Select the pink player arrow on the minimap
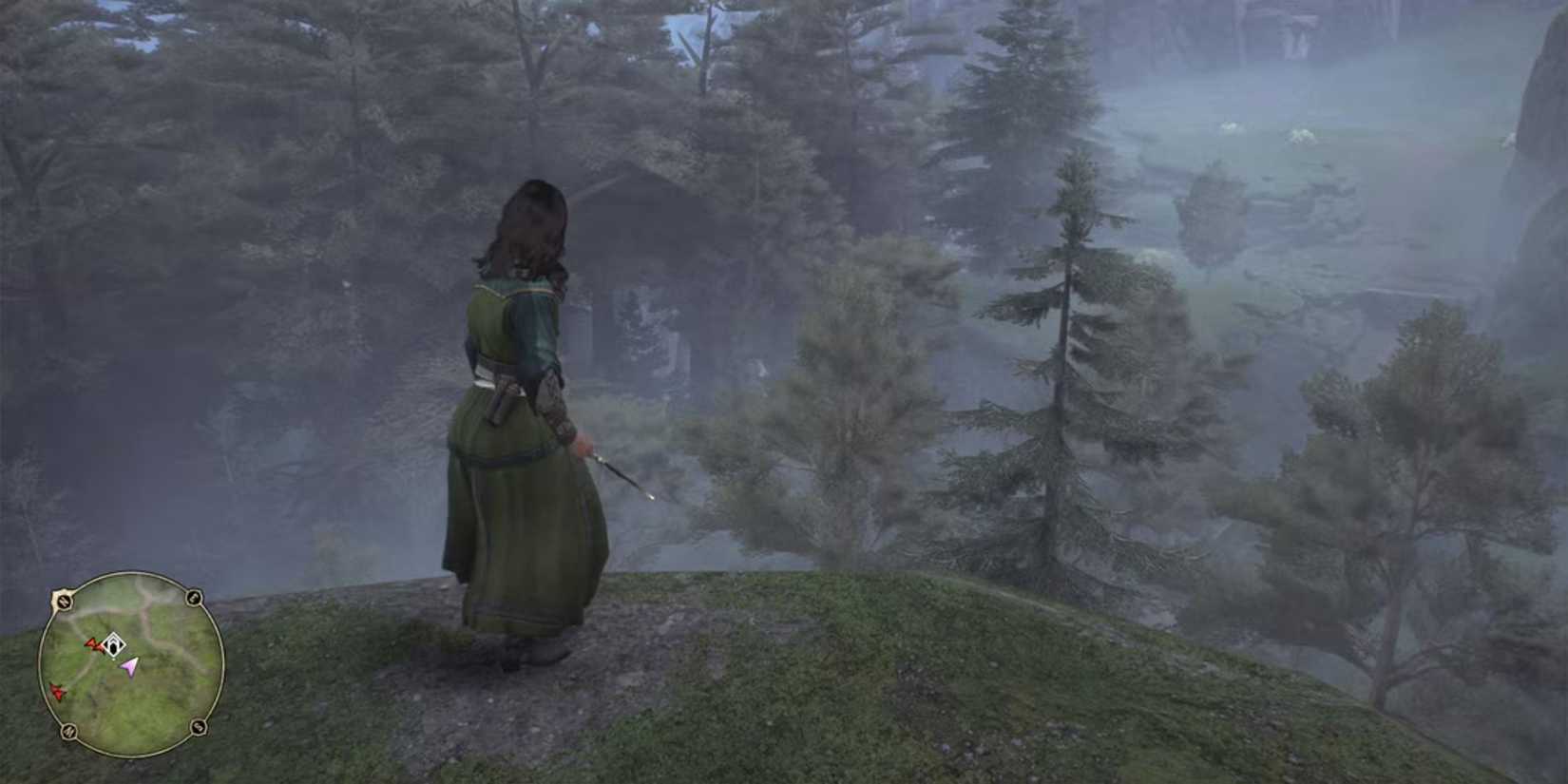 pyautogui.click(x=130, y=666)
